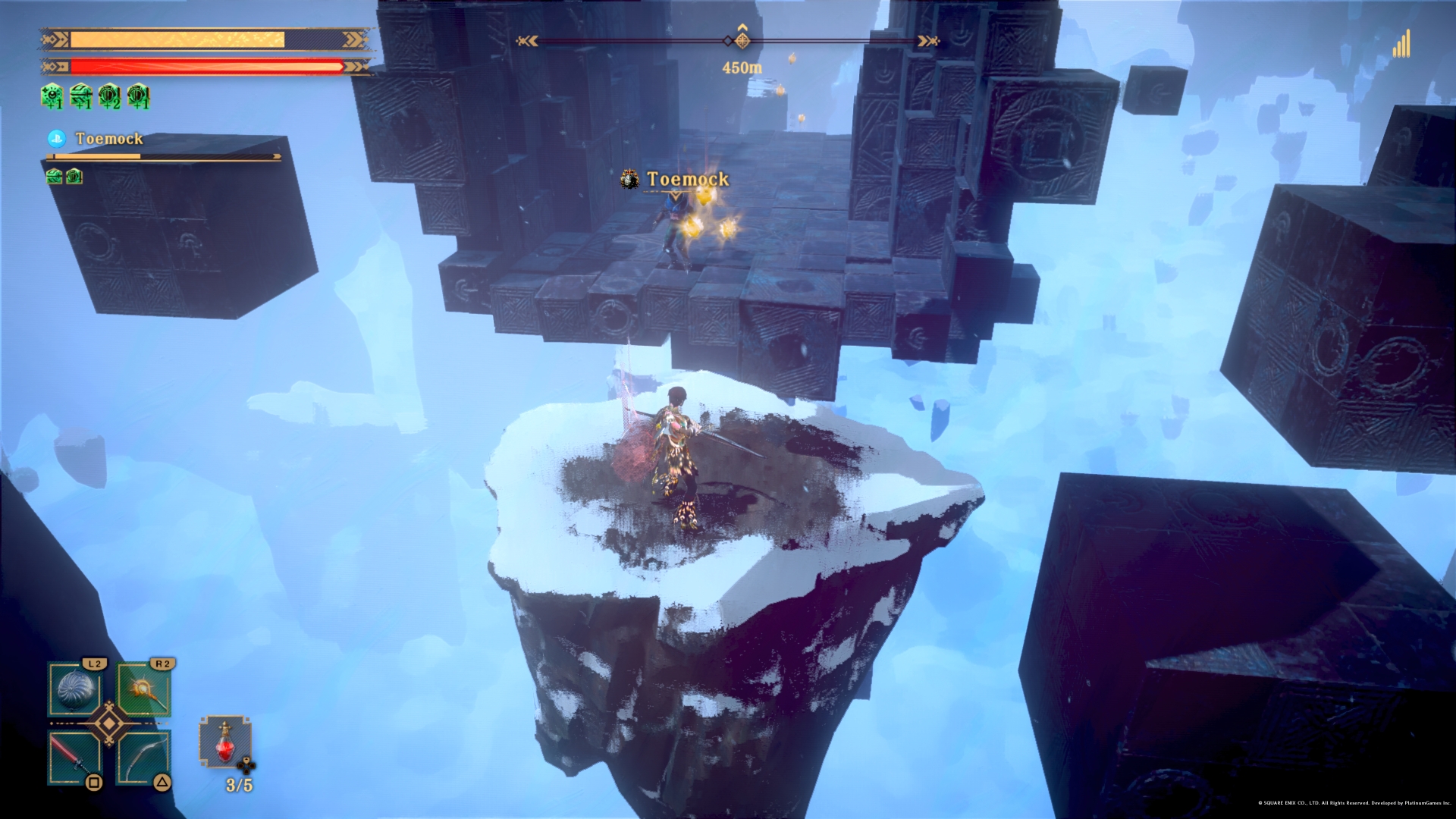Select the bow weapon slot
The height and width of the screenshot is (819, 1456).
tap(143, 757)
